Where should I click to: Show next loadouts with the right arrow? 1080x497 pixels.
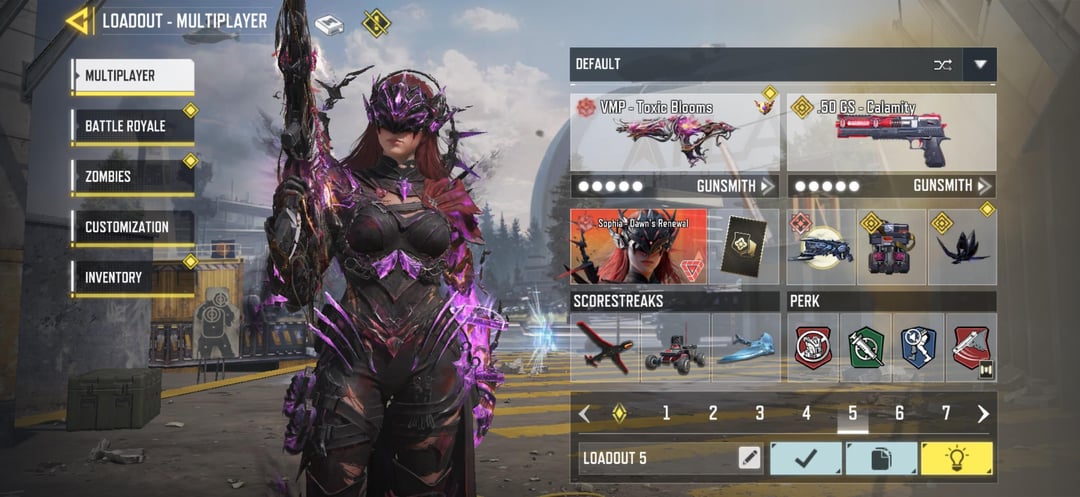983,414
